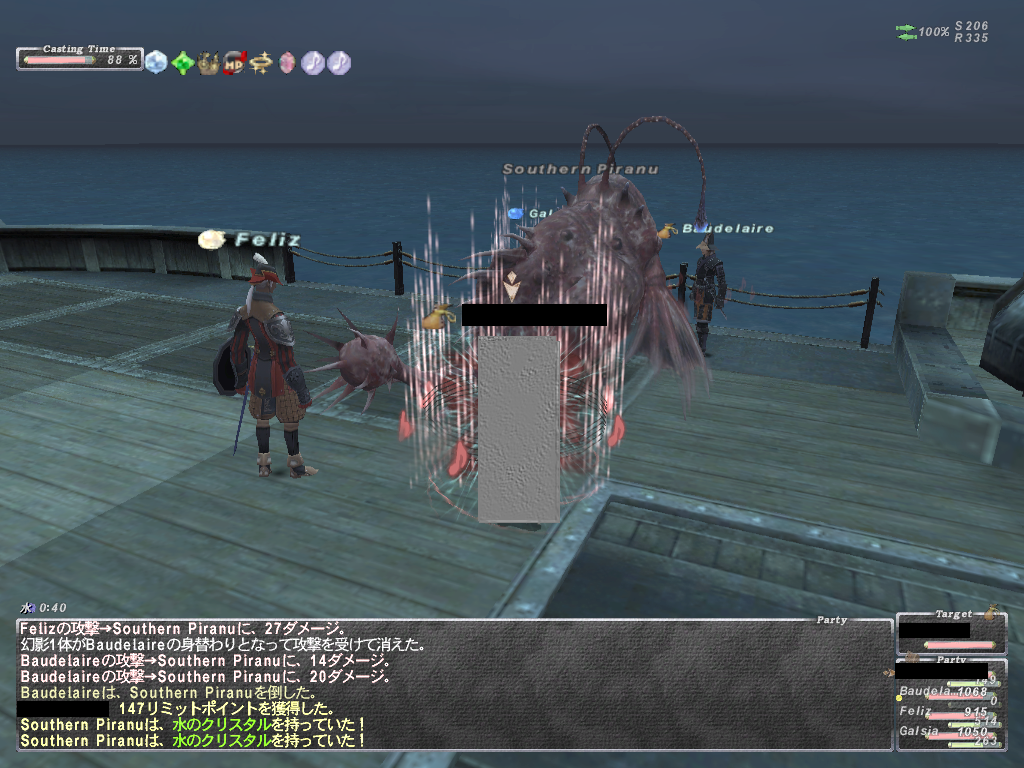The height and width of the screenshot is (768, 1024).
Task: Select the MP refresh buff icon
Action: coord(235,62)
